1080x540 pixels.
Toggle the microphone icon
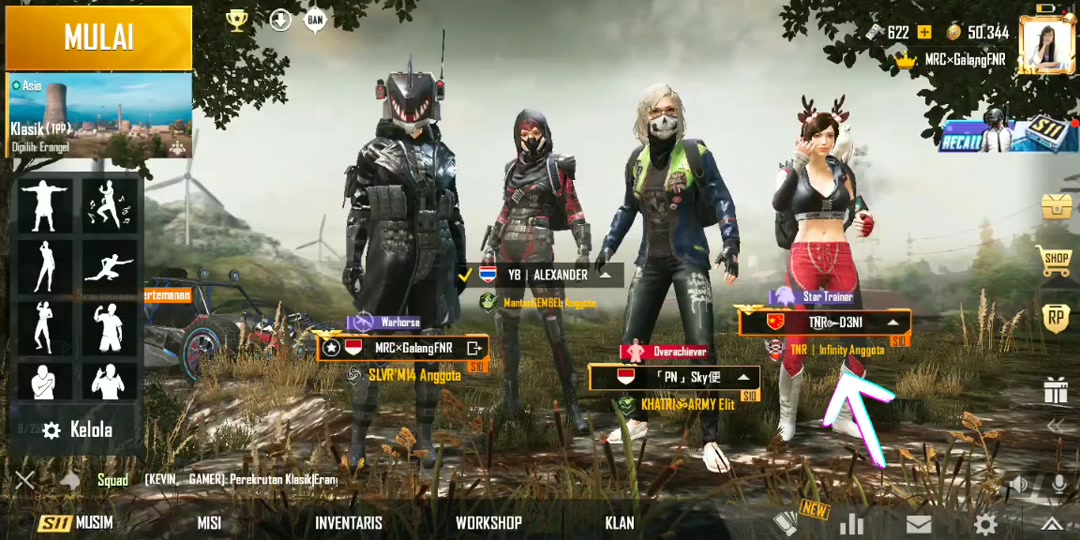coord(1058,485)
